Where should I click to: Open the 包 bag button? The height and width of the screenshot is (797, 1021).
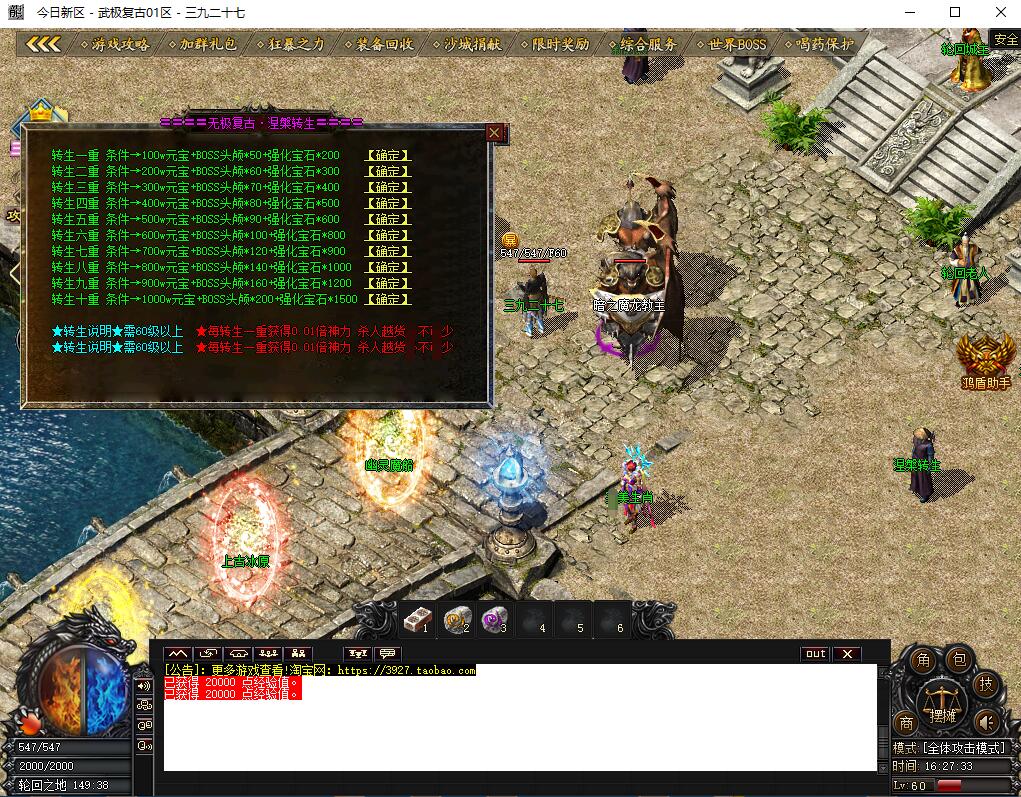coord(959,659)
